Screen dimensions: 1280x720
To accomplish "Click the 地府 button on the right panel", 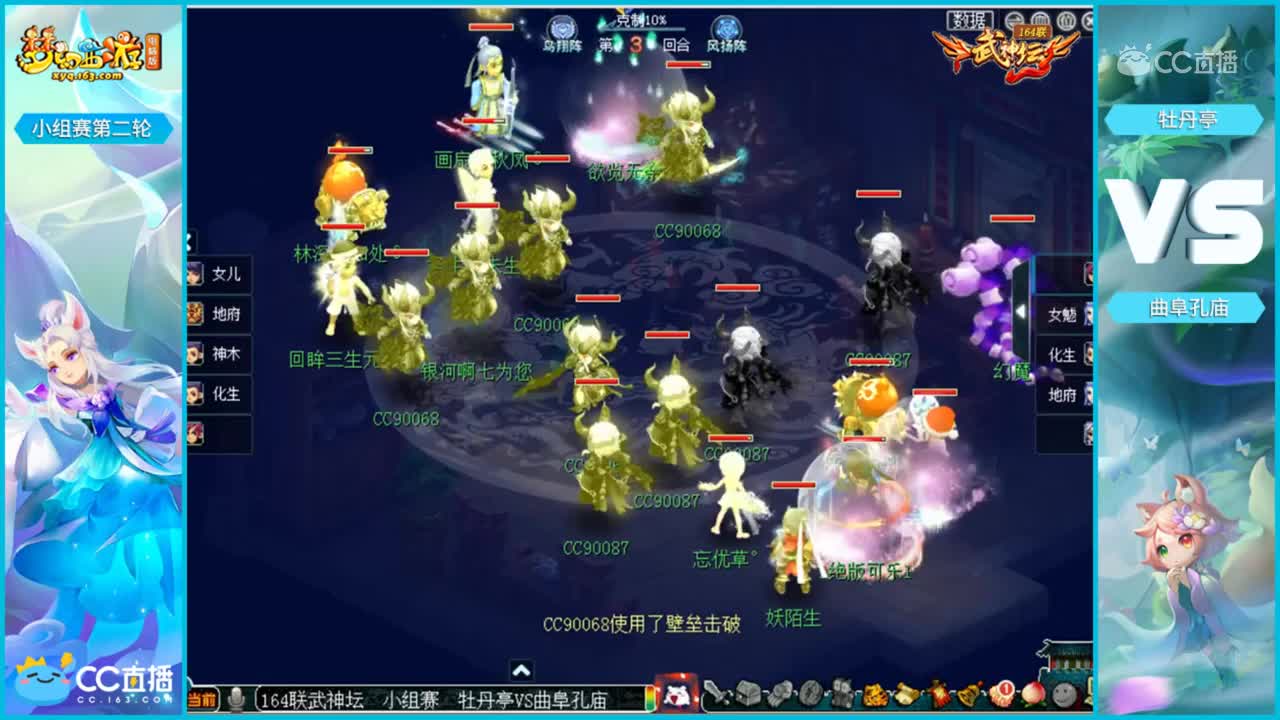I will pos(1062,395).
